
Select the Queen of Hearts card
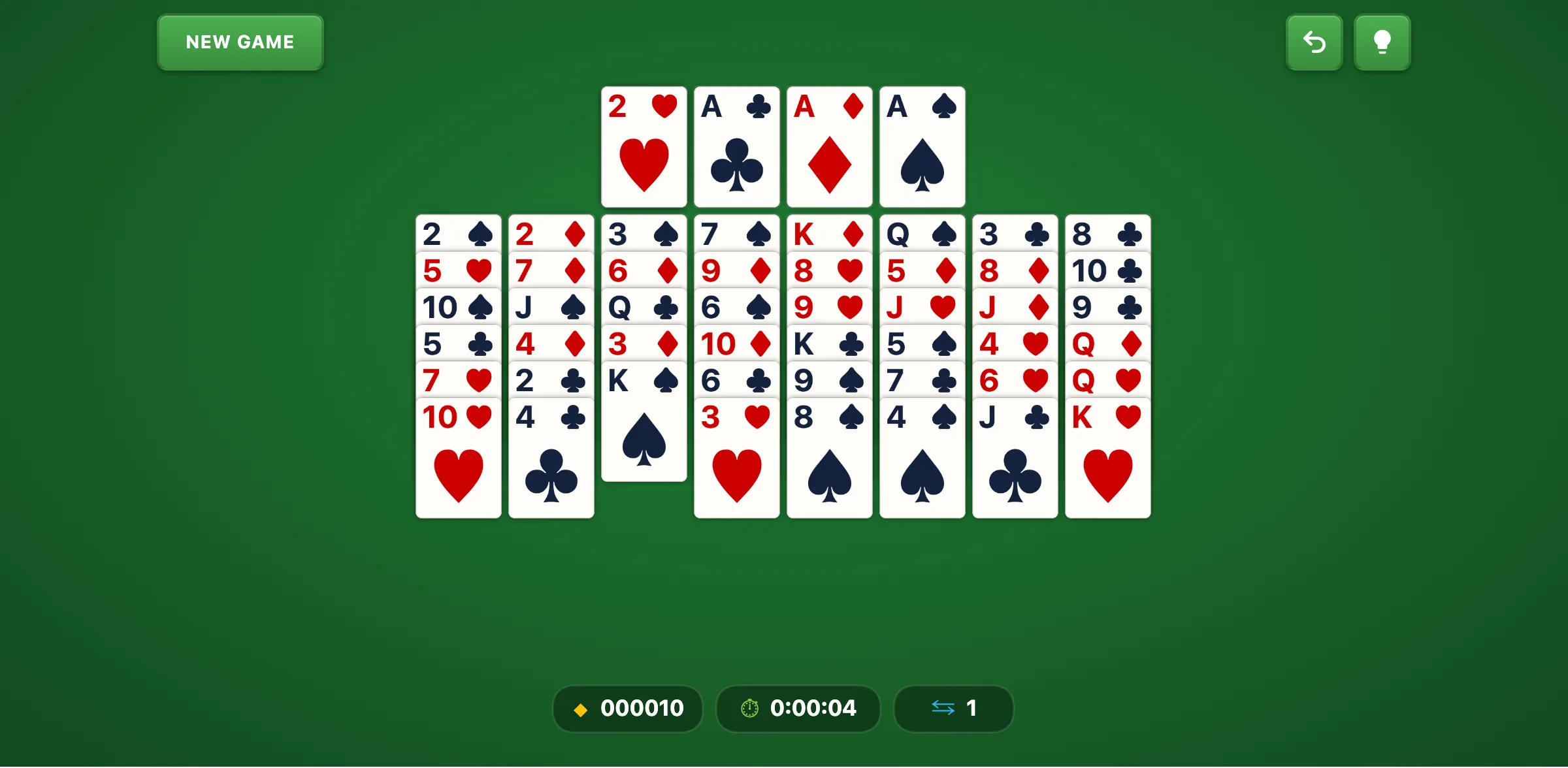1107,379
